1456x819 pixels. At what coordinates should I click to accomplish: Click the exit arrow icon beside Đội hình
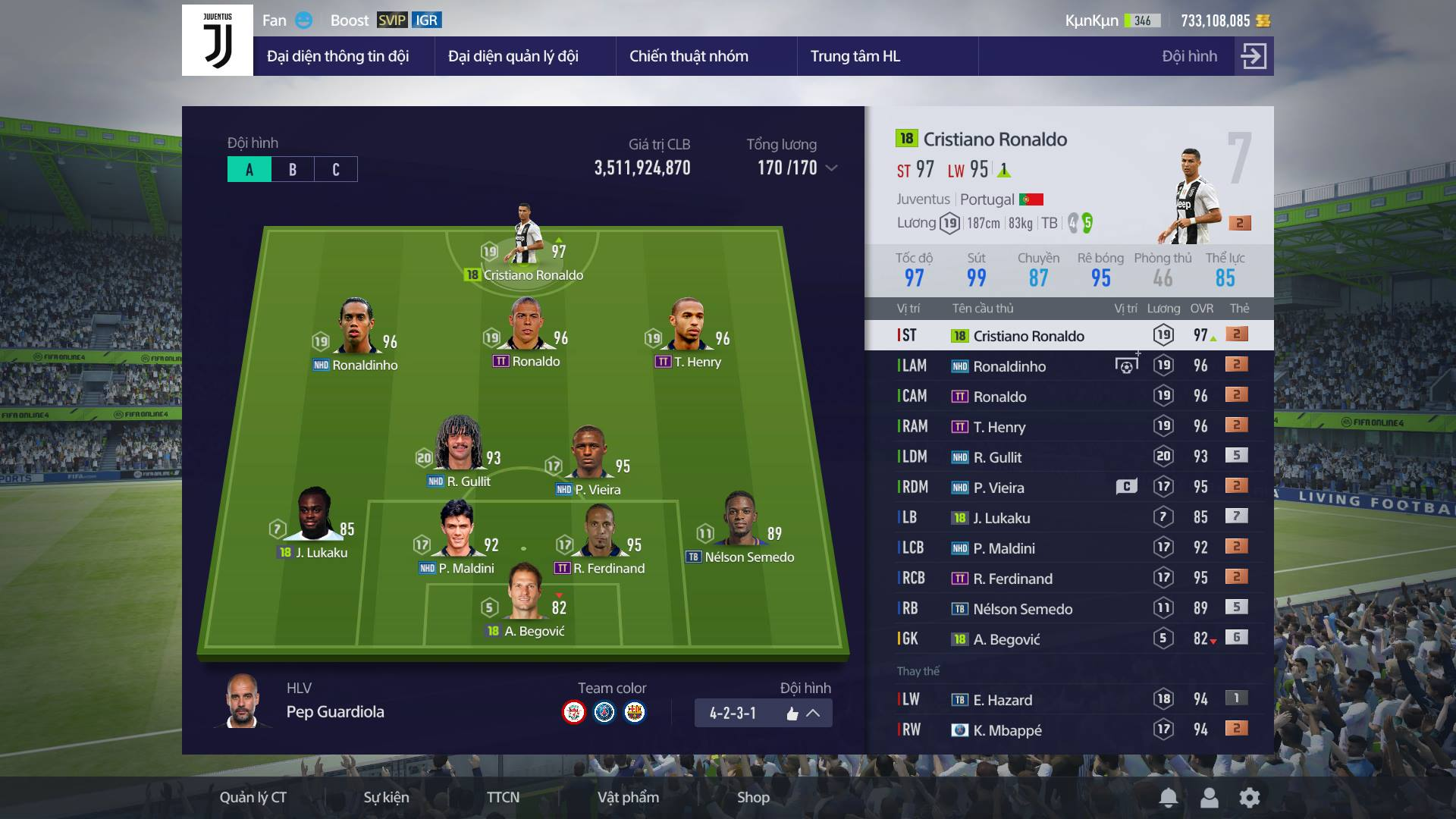coord(1254,56)
